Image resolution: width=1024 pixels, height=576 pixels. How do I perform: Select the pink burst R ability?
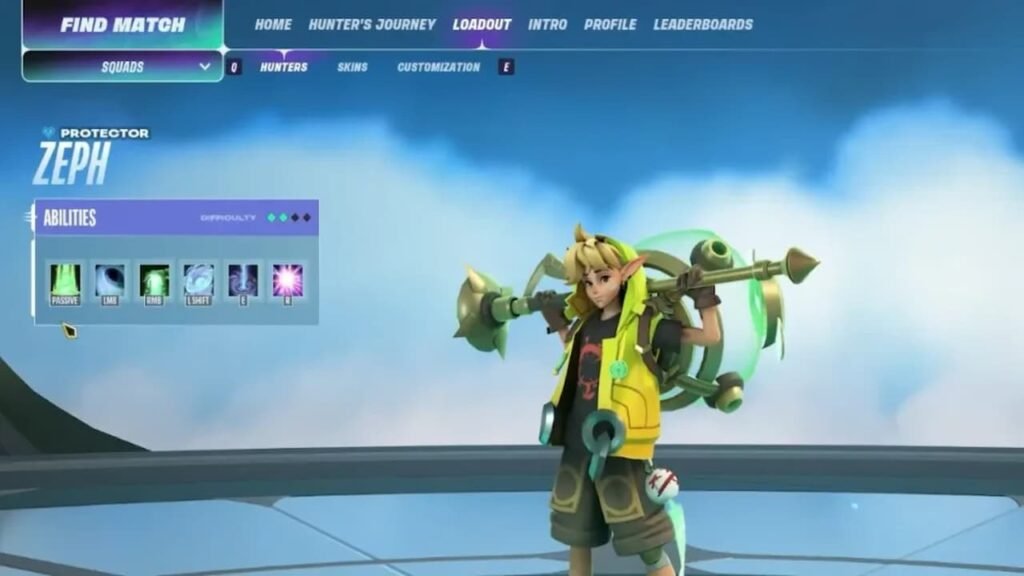(x=288, y=281)
